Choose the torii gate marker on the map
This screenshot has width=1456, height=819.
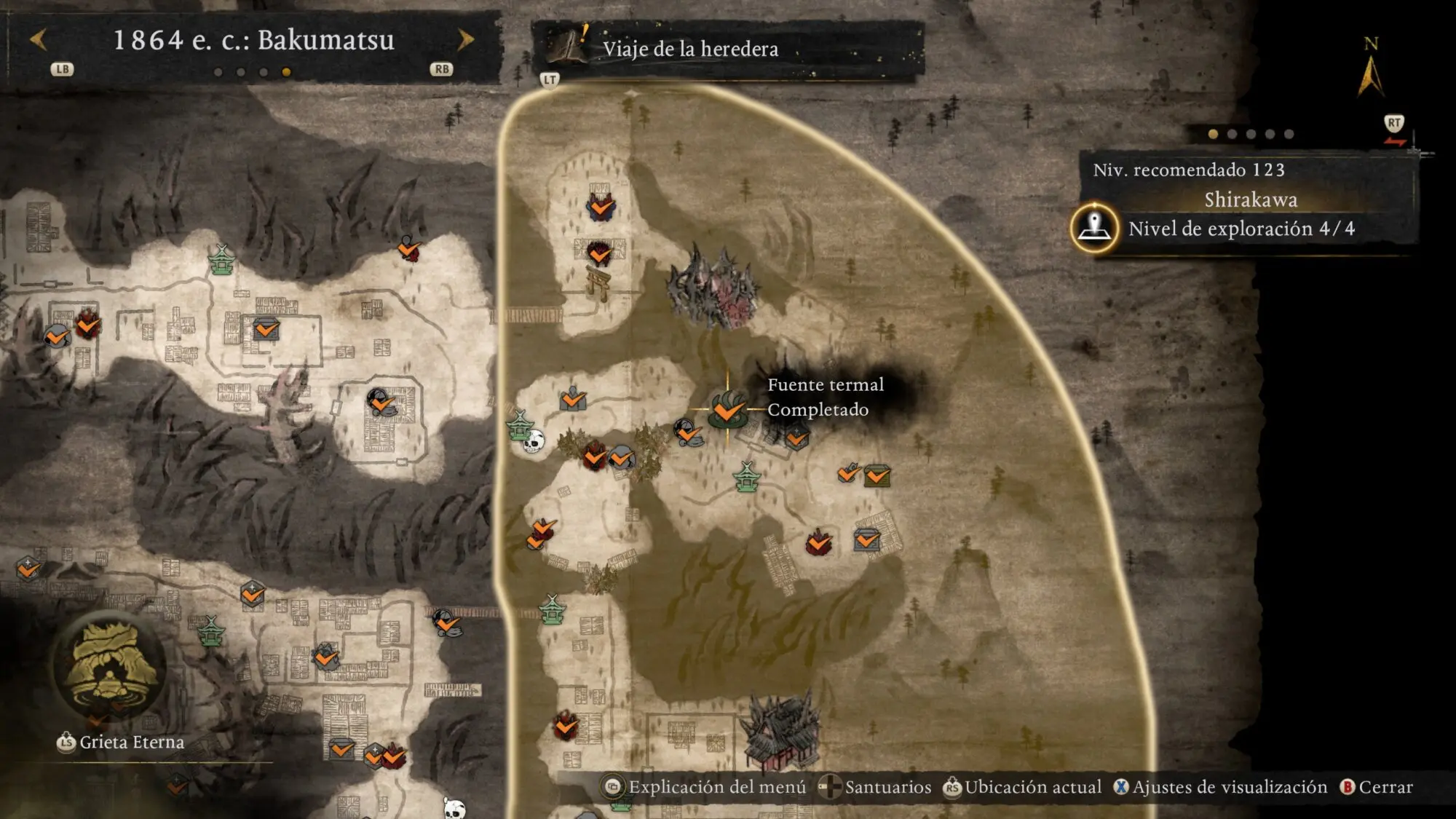[x=598, y=282]
